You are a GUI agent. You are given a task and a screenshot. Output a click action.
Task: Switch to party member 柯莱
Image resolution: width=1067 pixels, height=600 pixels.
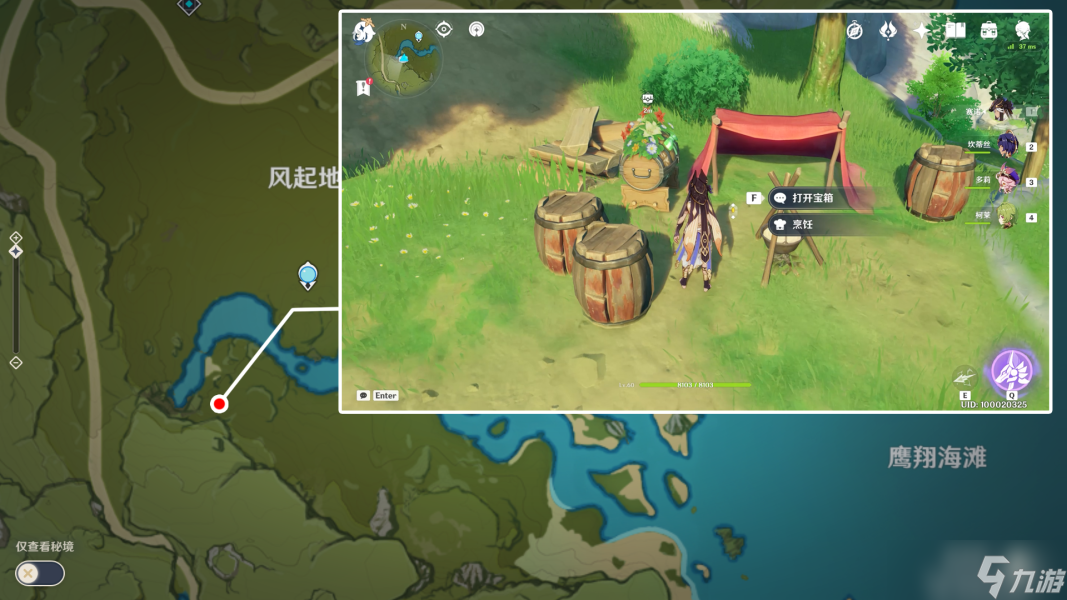[x=1006, y=216]
